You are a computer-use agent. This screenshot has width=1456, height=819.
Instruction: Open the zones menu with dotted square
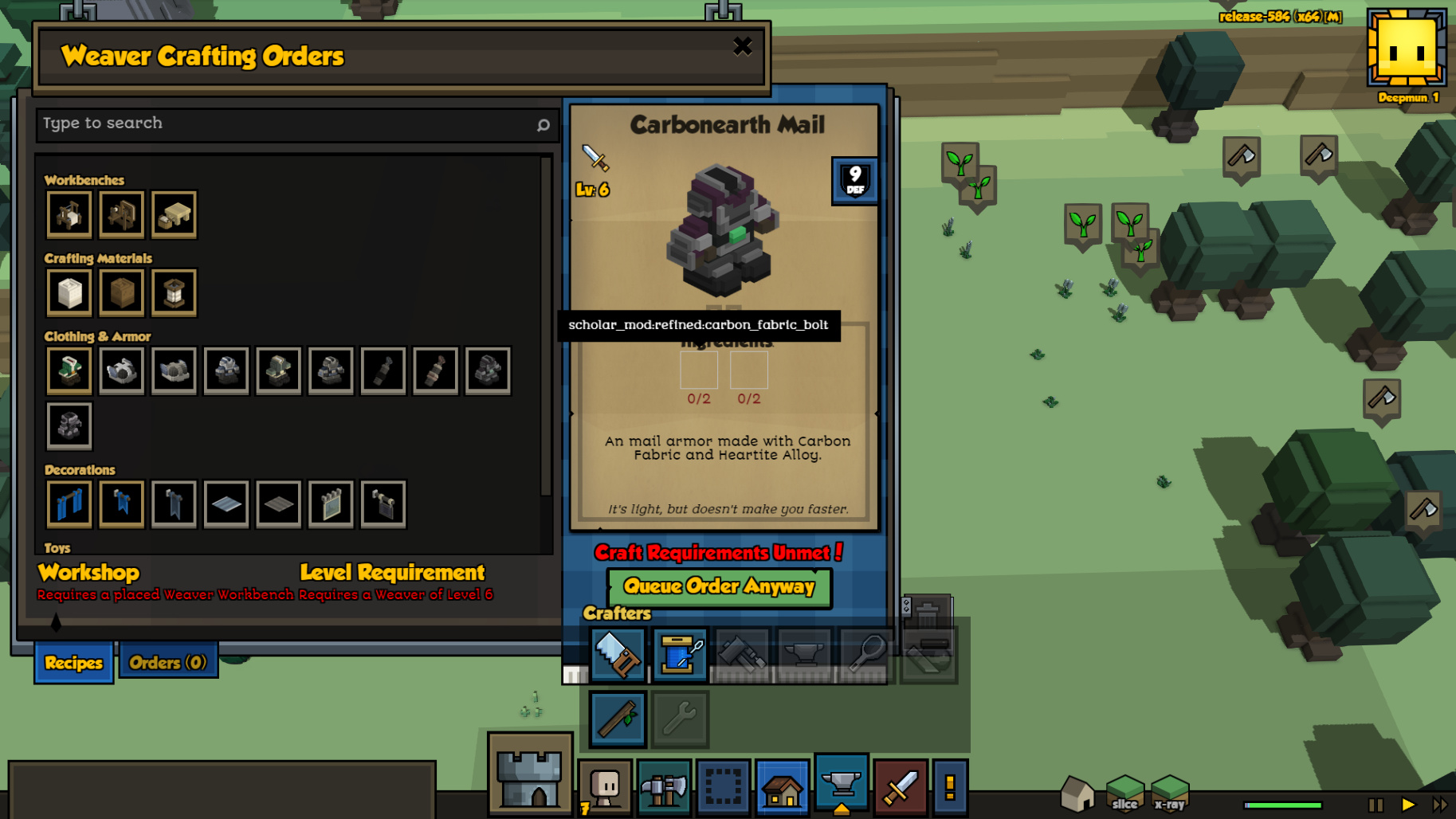tap(724, 788)
